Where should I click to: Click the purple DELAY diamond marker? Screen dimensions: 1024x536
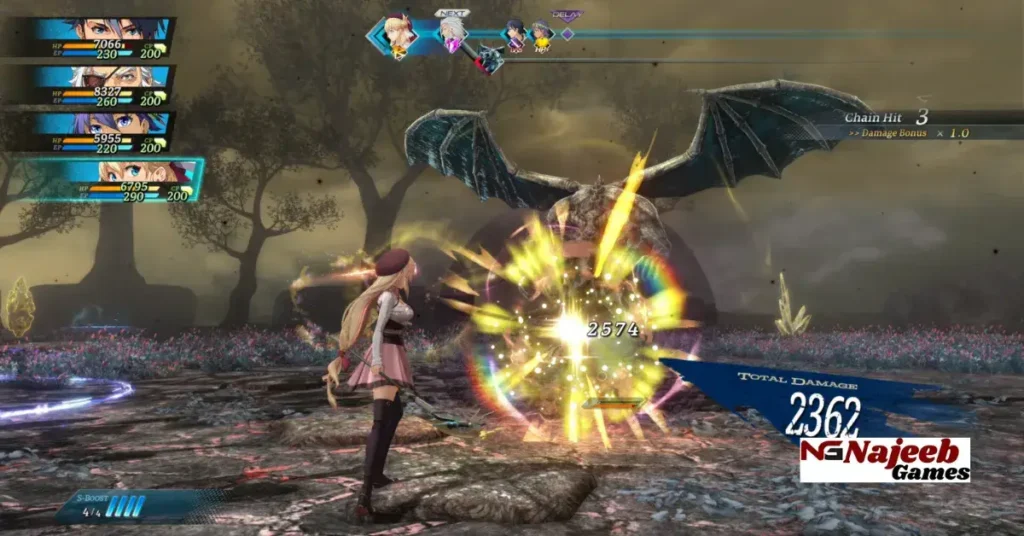(x=567, y=34)
